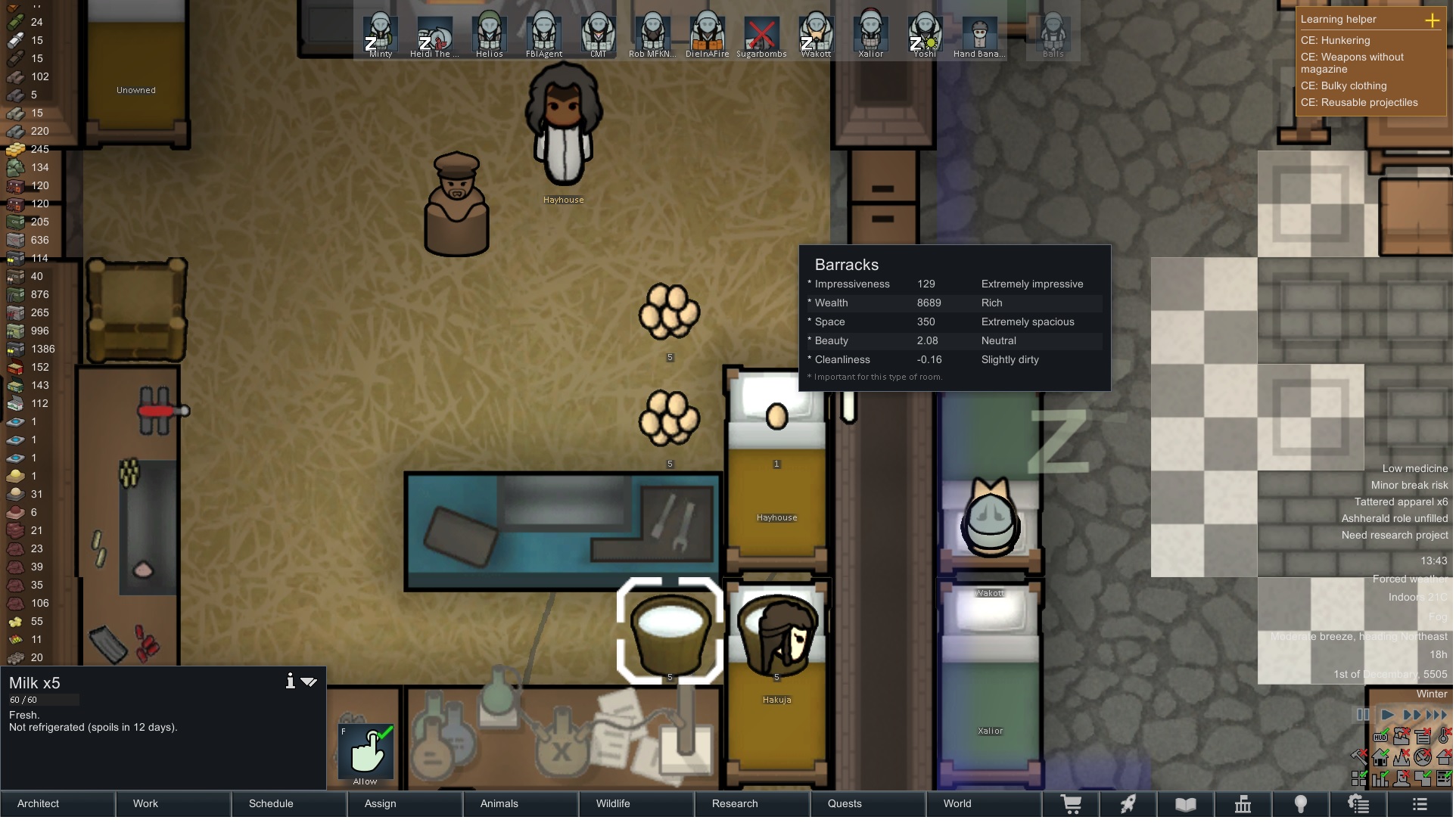Screen dimensions: 1456x823
Task: Enable the roof overlay mountain toggle
Action: [1402, 757]
